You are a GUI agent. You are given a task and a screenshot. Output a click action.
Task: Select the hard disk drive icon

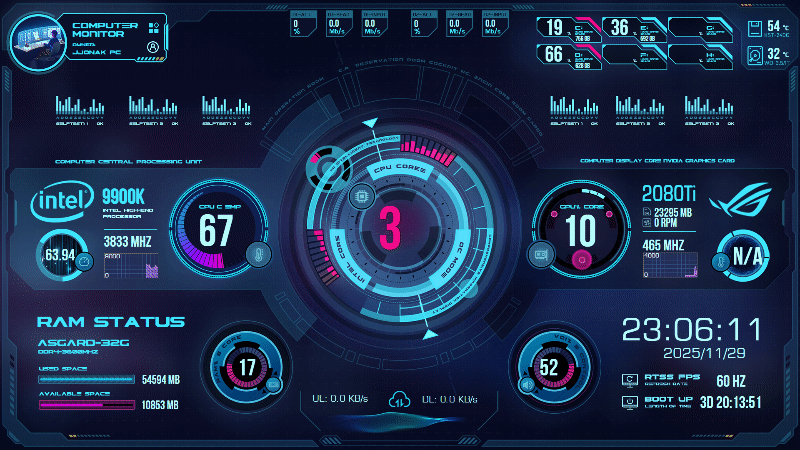click(755, 57)
